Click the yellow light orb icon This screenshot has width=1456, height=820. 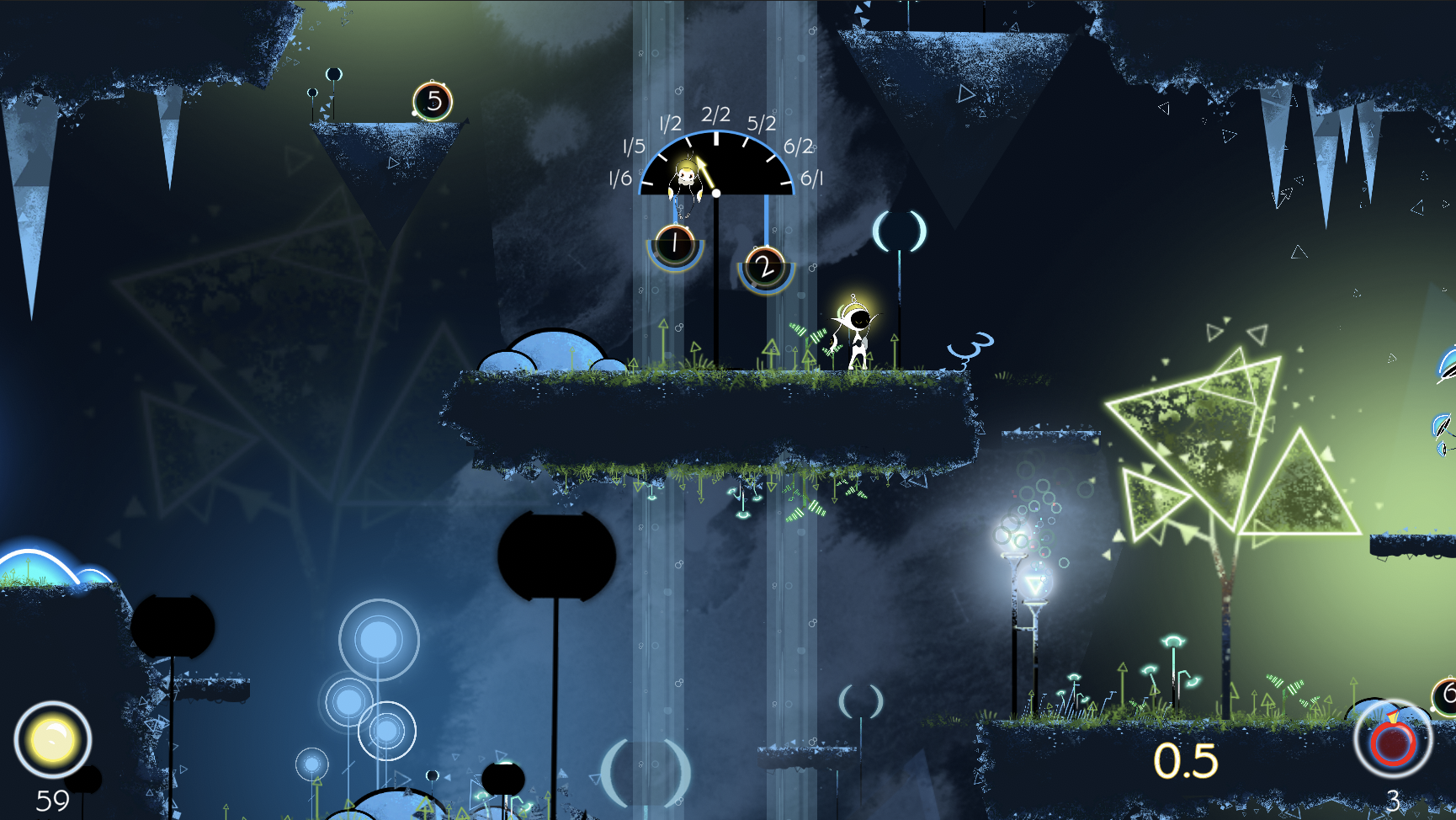[53, 740]
